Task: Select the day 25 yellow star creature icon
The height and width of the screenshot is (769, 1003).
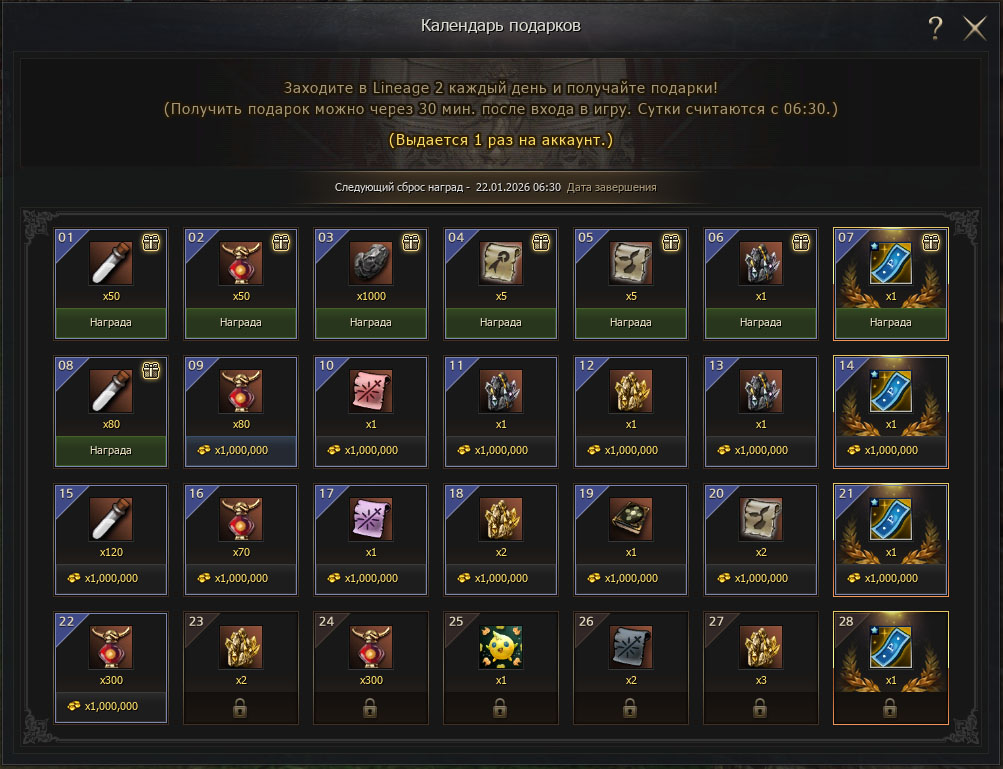Action: coord(500,649)
